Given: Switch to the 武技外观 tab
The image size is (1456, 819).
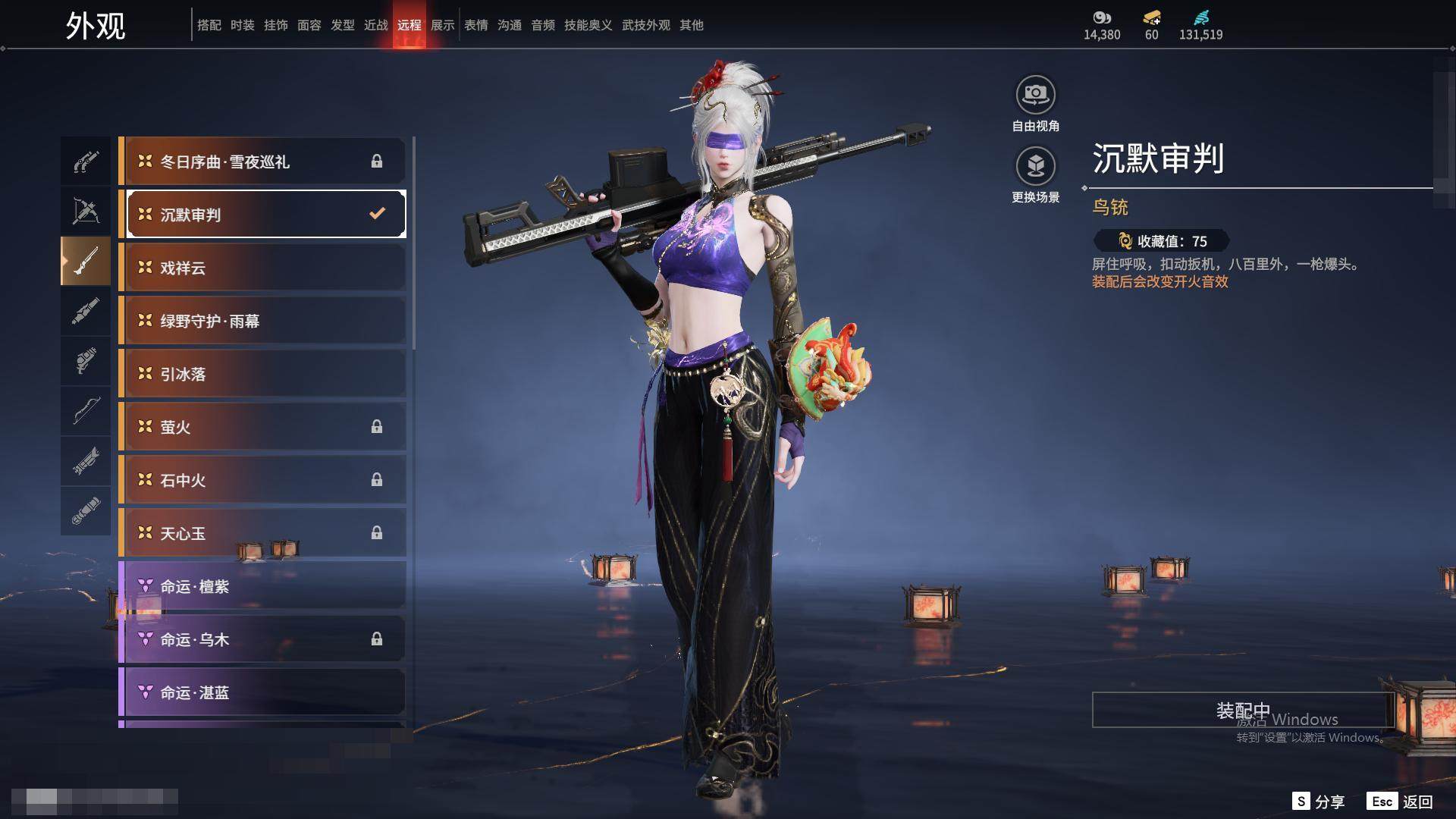Looking at the screenshot, I should [646, 25].
